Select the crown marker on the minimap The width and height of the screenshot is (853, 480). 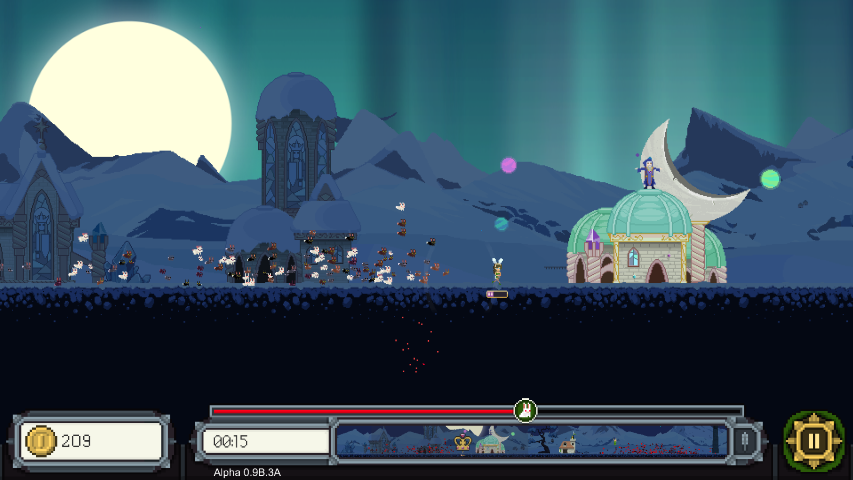[462, 441]
